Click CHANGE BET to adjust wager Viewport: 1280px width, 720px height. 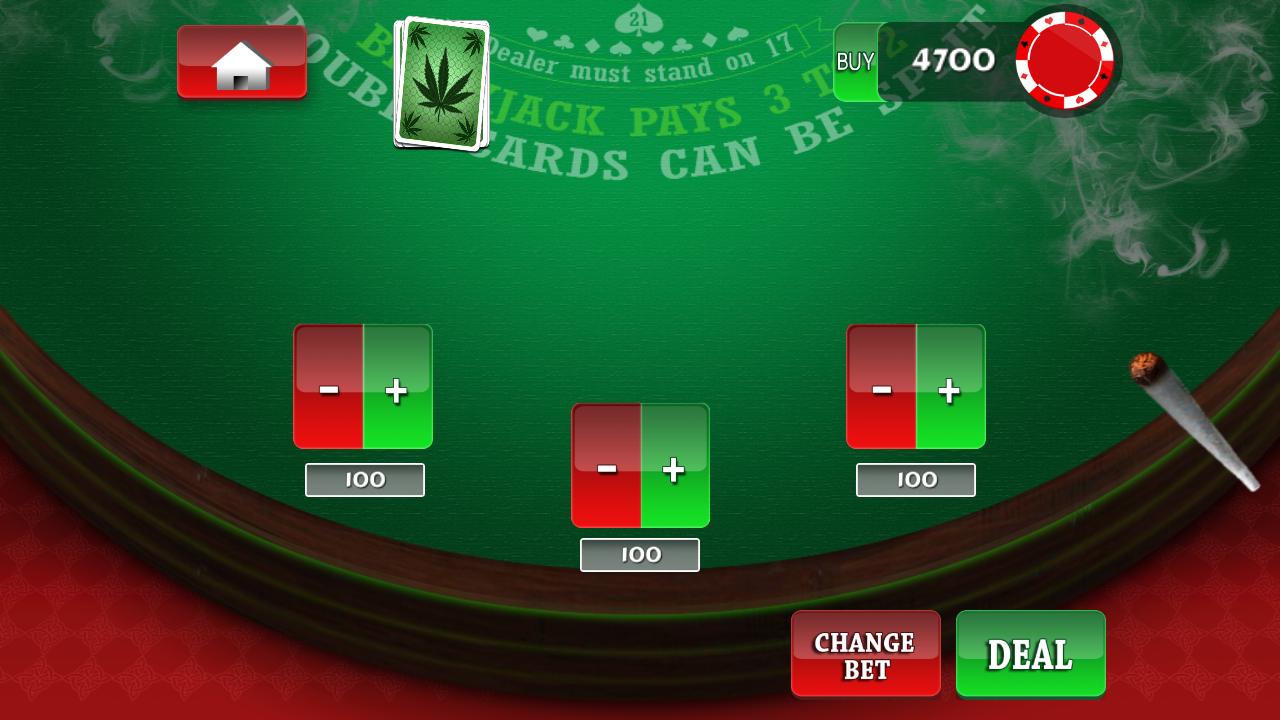tap(865, 654)
